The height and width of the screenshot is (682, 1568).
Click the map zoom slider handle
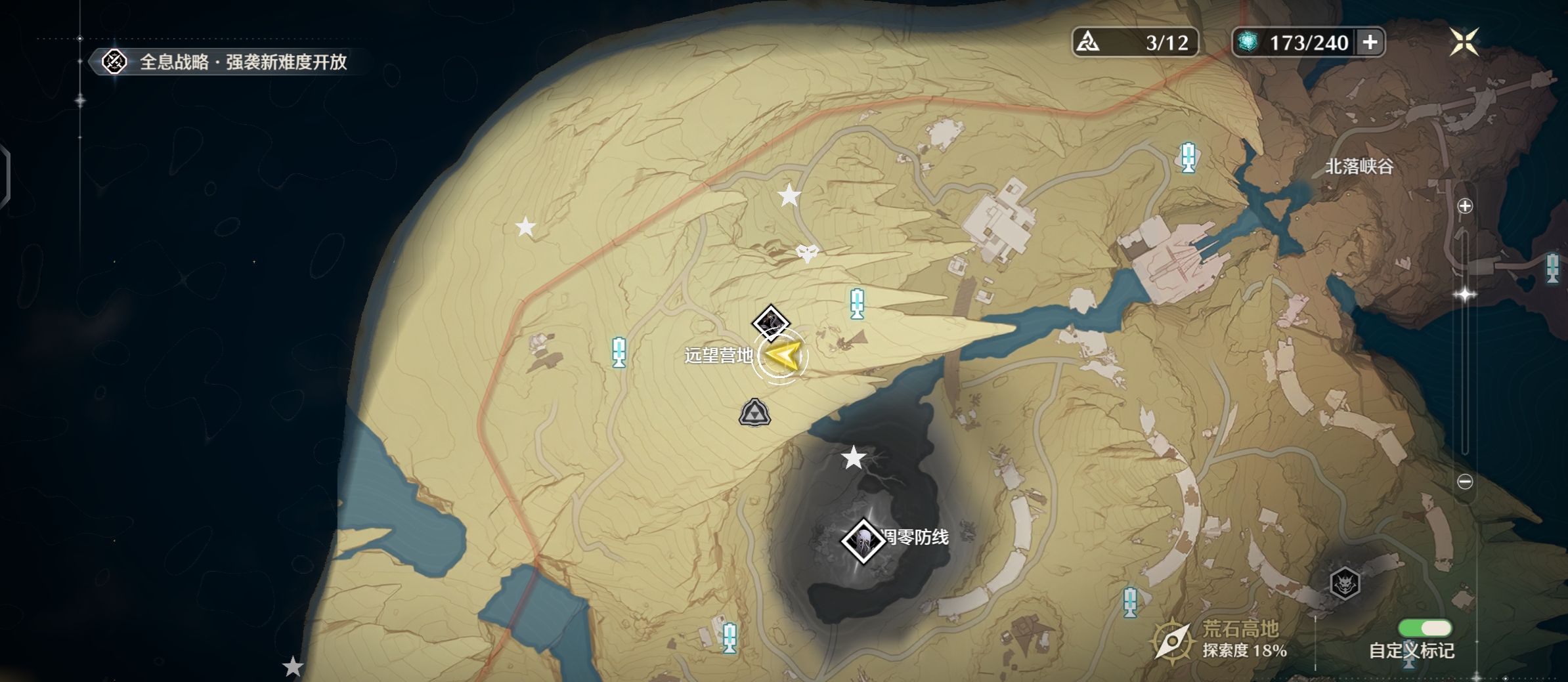tap(1465, 294)
